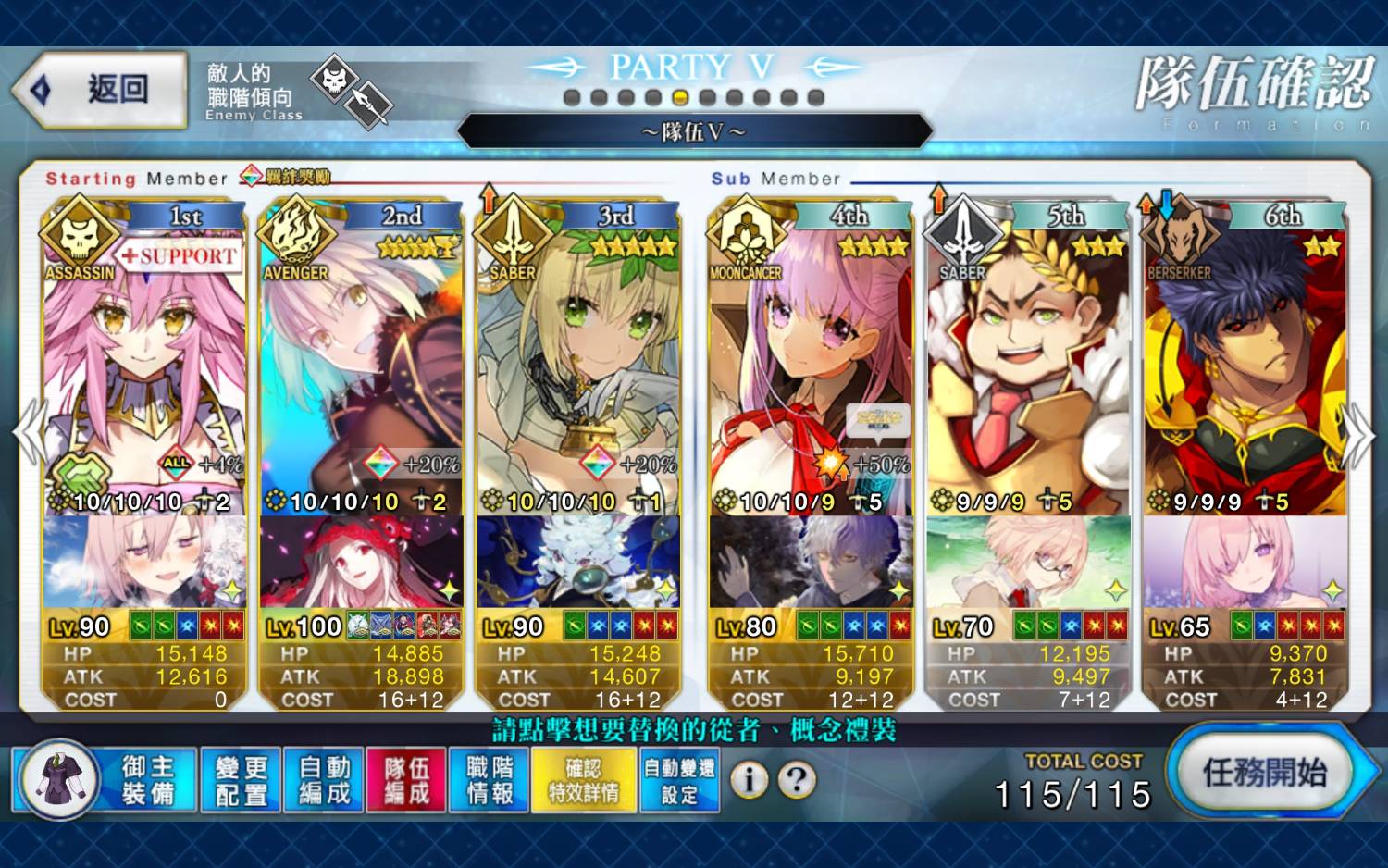1388x868 pixels.
Task: Jump to the first party dot indicator
Action: 572,97
